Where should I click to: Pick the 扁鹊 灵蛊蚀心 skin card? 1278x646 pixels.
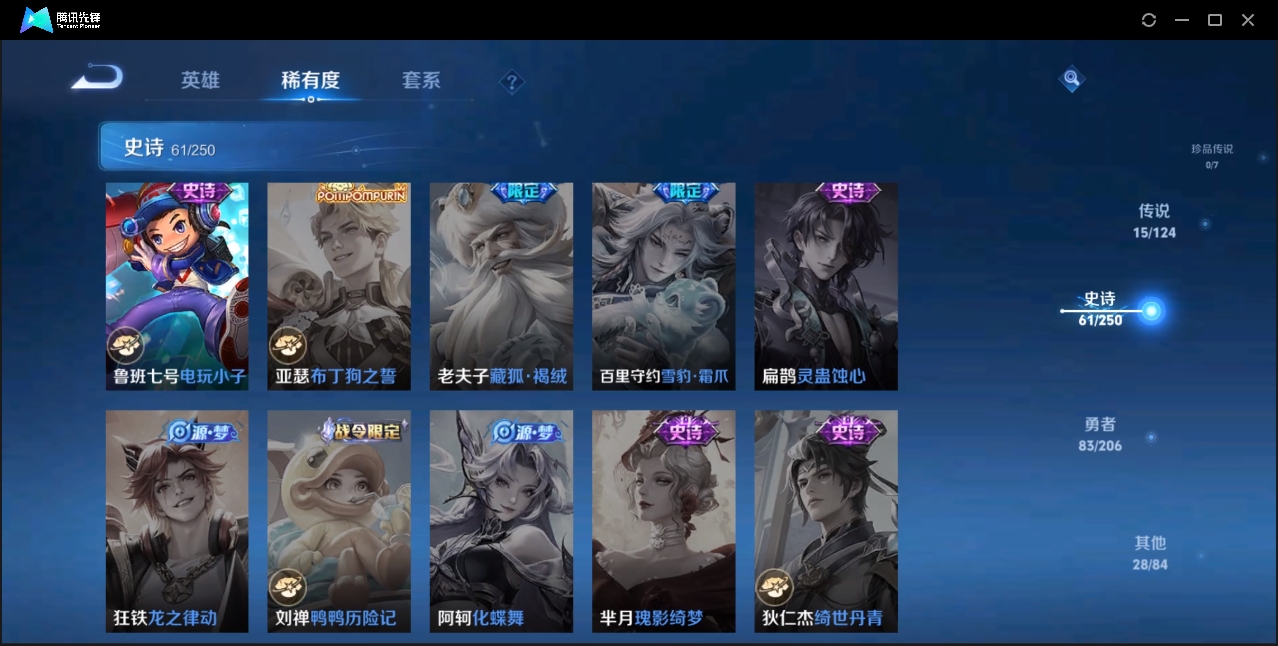[x=826, y=286]
